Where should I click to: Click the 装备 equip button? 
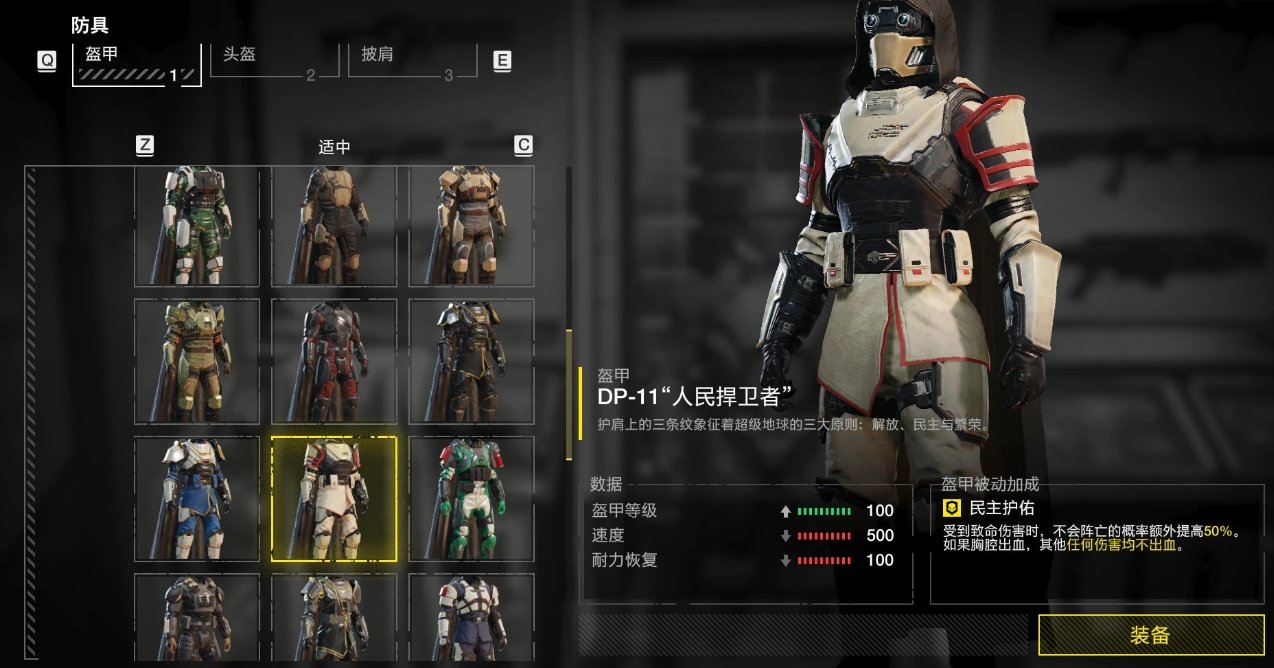point(1151,635)
